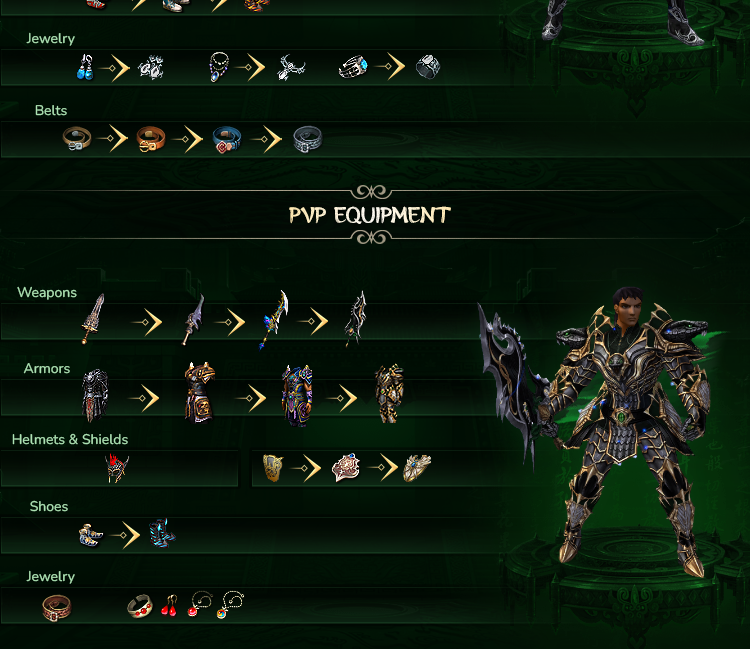Select the blue and purple armor icon
This screenshot has height=649, width=750.
(297, 395)
